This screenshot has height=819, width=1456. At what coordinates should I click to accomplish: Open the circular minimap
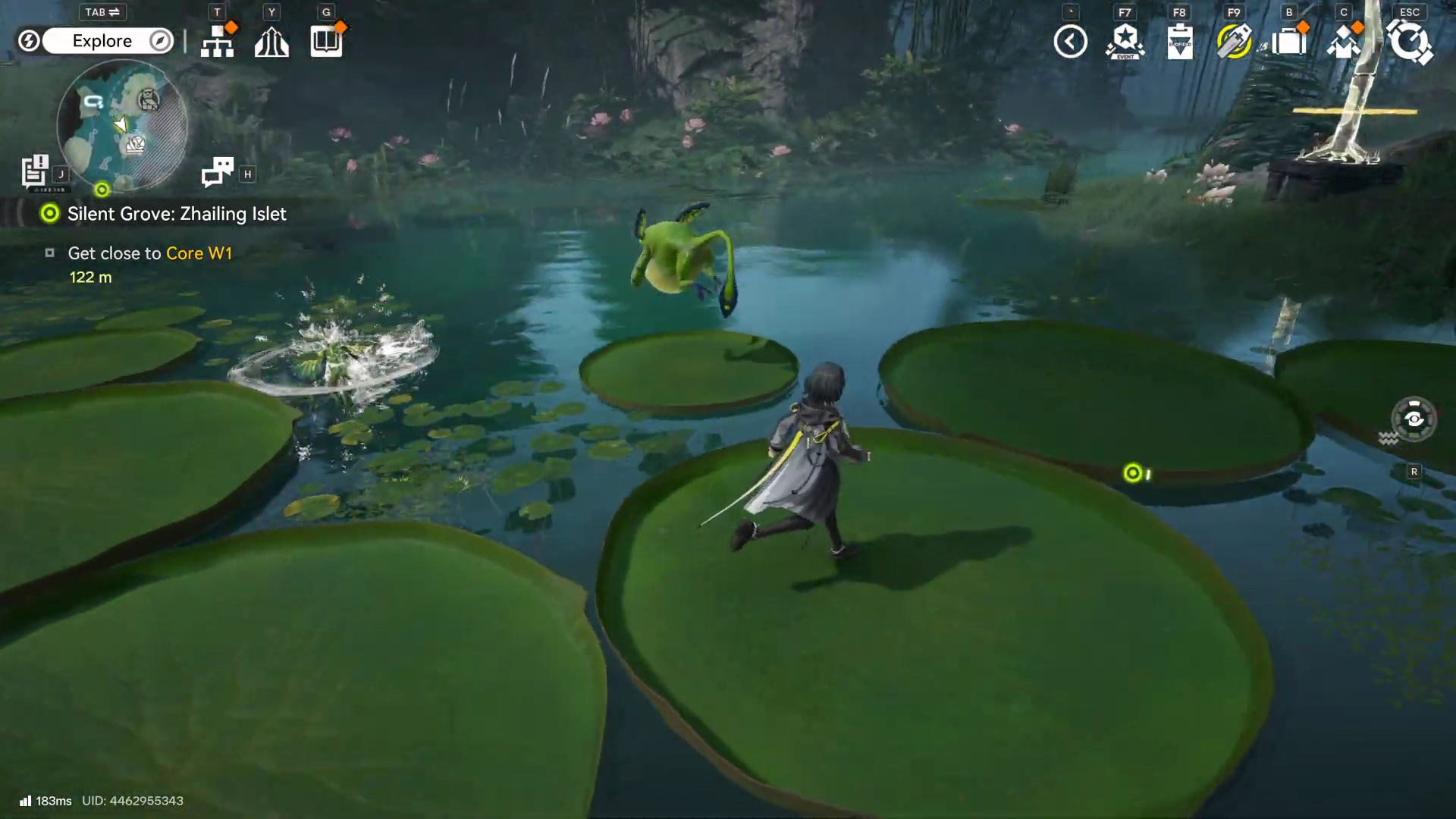tap(122, 125)
